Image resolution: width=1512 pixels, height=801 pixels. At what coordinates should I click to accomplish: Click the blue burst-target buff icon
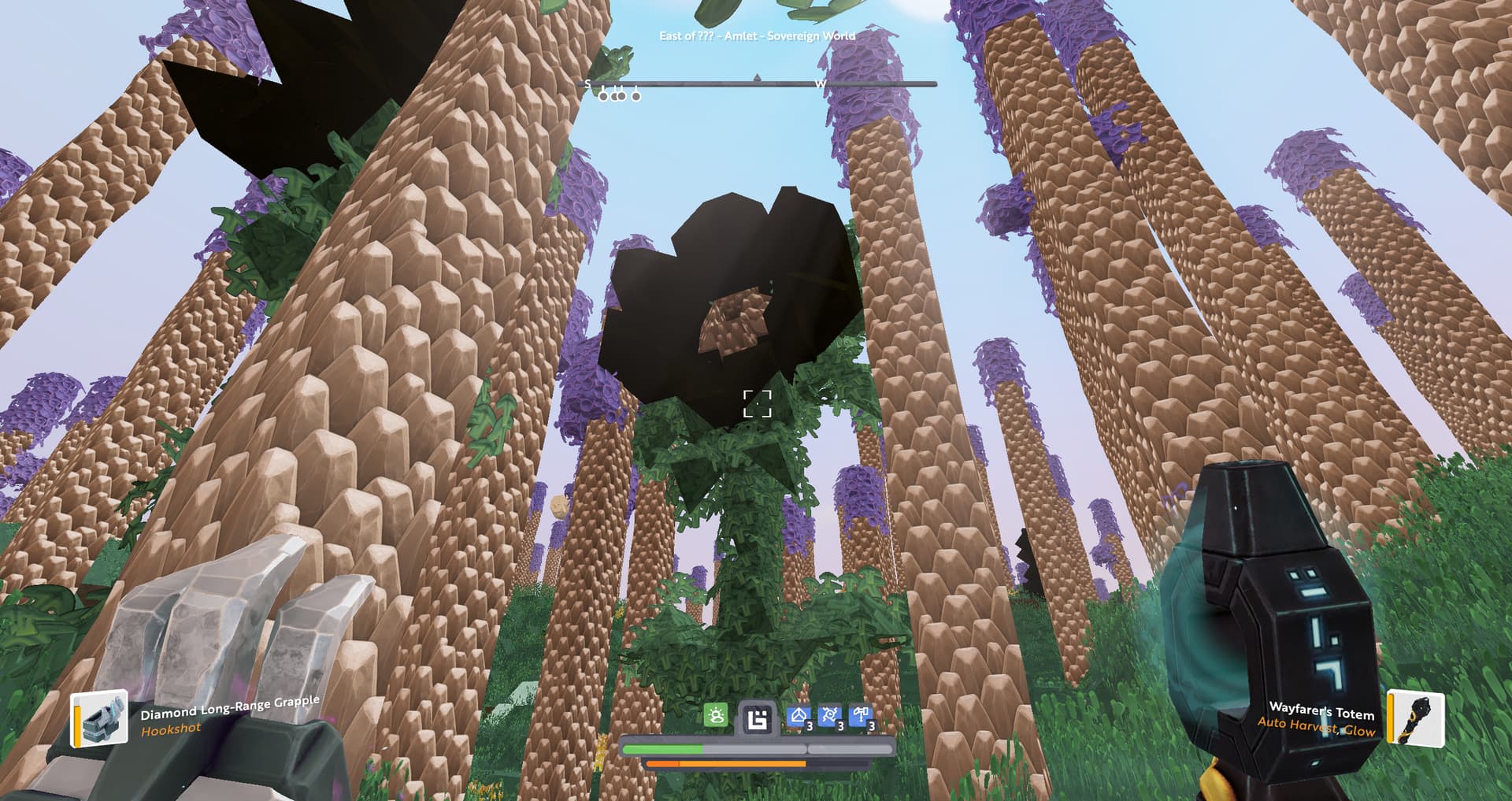829,717
